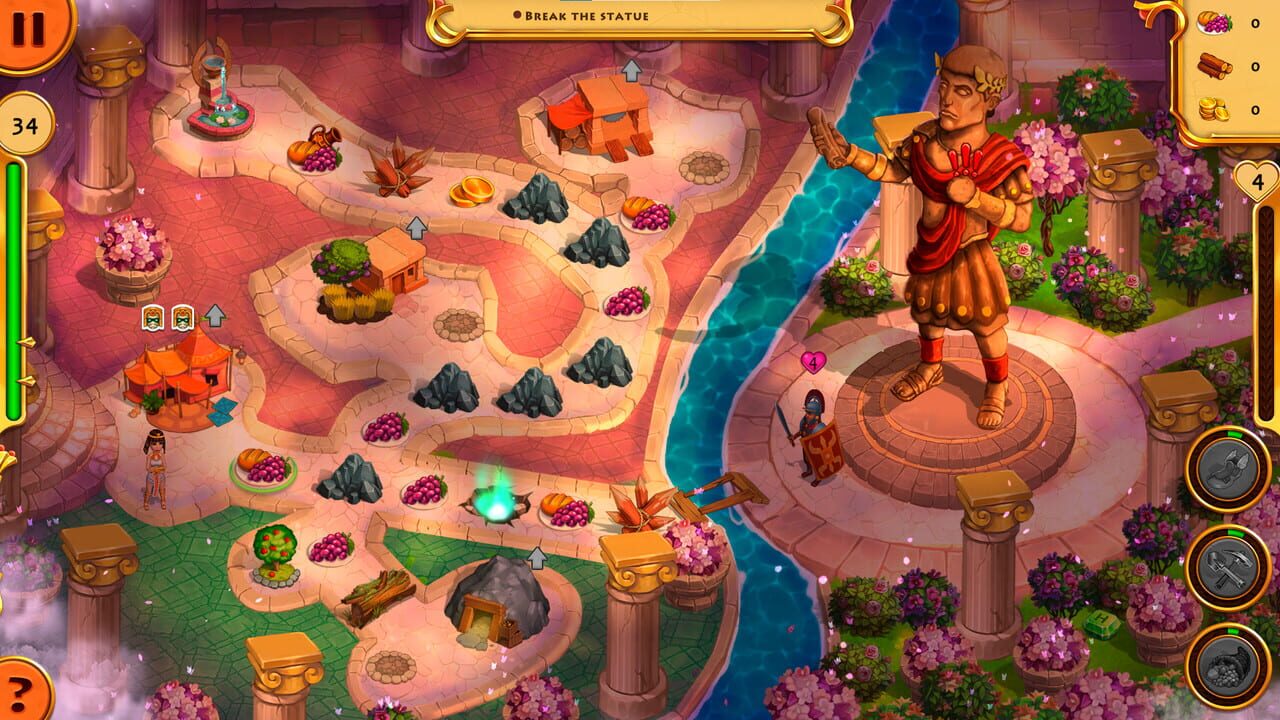The height and width of the screenshot is (720, 1280).
Task: Click the upgrade arrow above the farm hut
Action: tap(415, 224)
